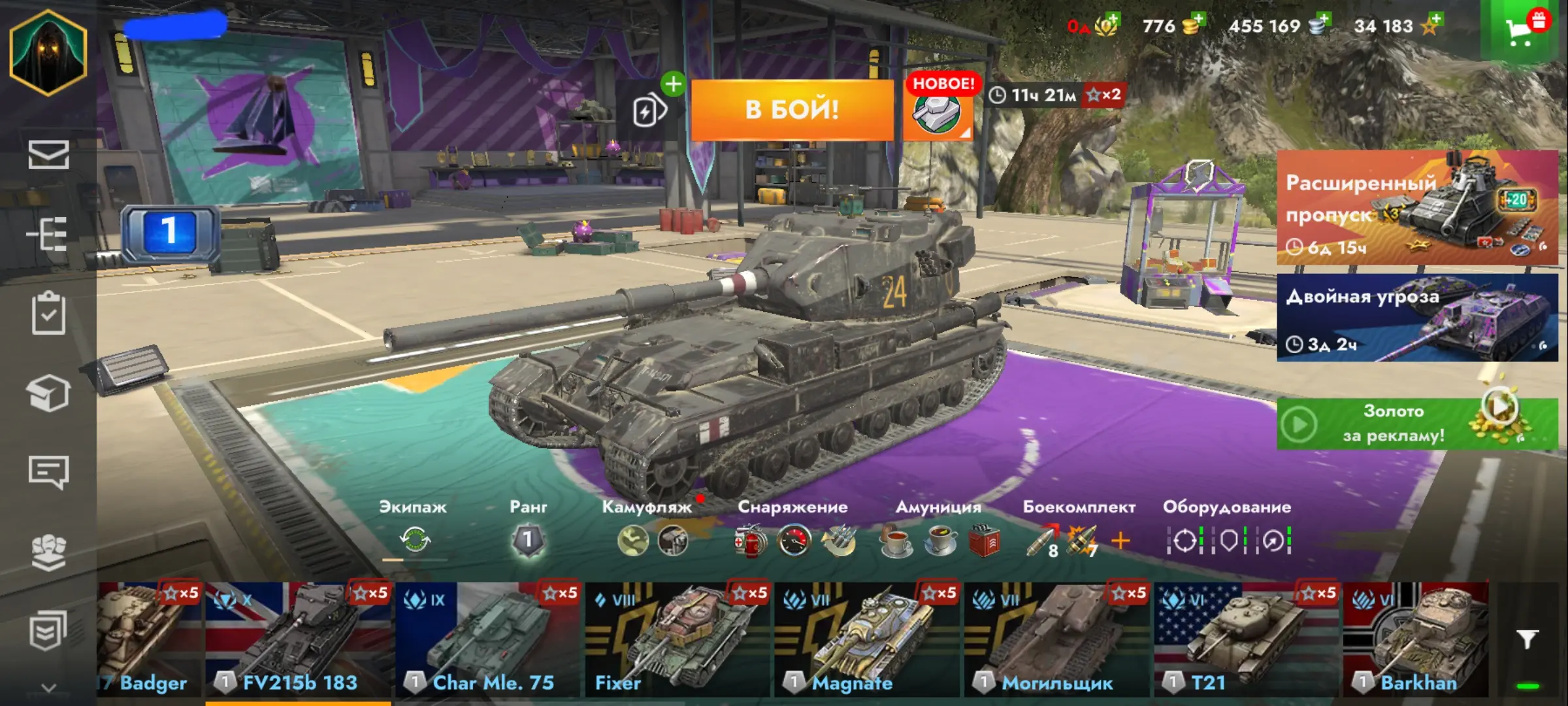Open the missions clipboard icon
The width and height of the screenshot is (1568, 706).
click(x=48, y=314)
